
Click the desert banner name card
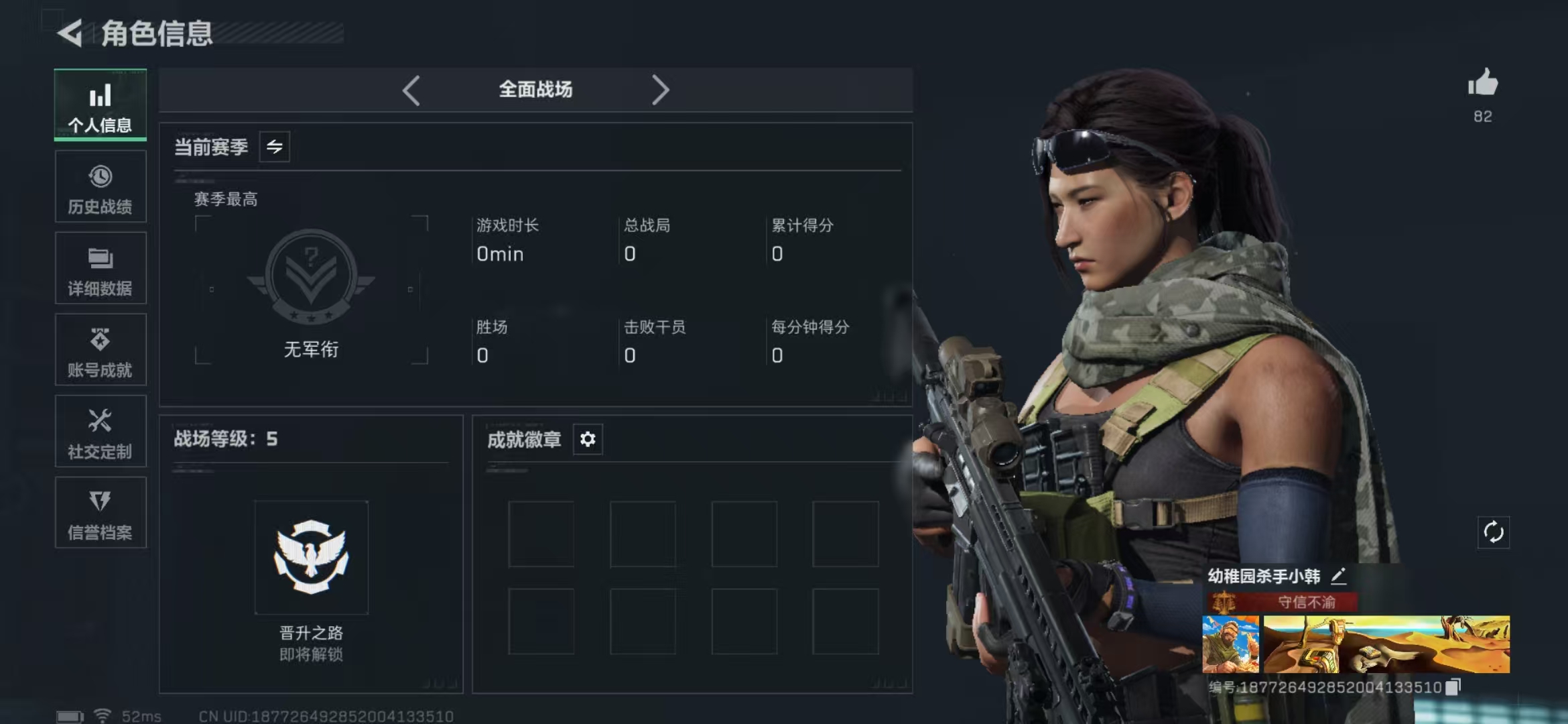click(x=1386, y=644)
